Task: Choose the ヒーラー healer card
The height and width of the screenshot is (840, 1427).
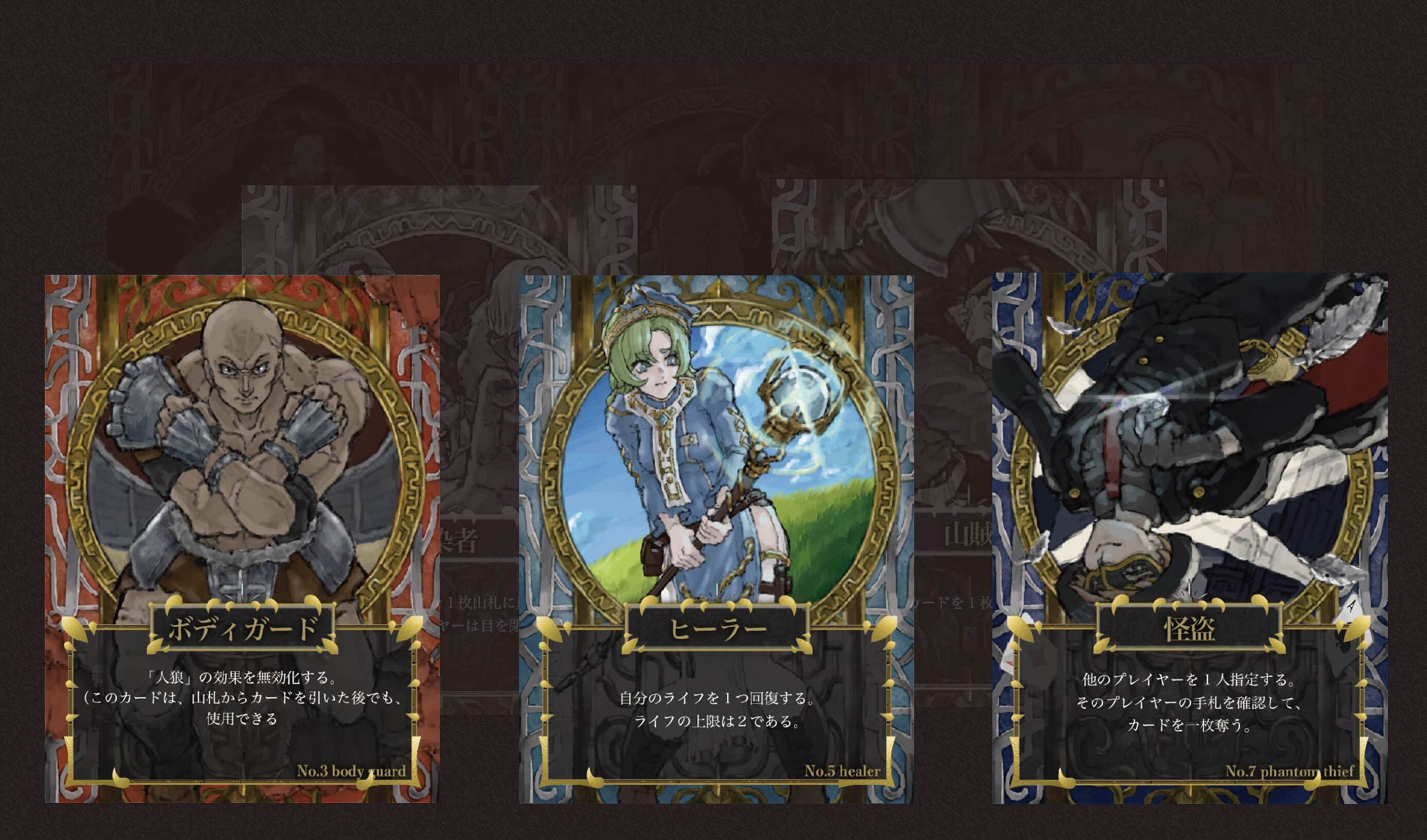Action: tap(716, 538)
